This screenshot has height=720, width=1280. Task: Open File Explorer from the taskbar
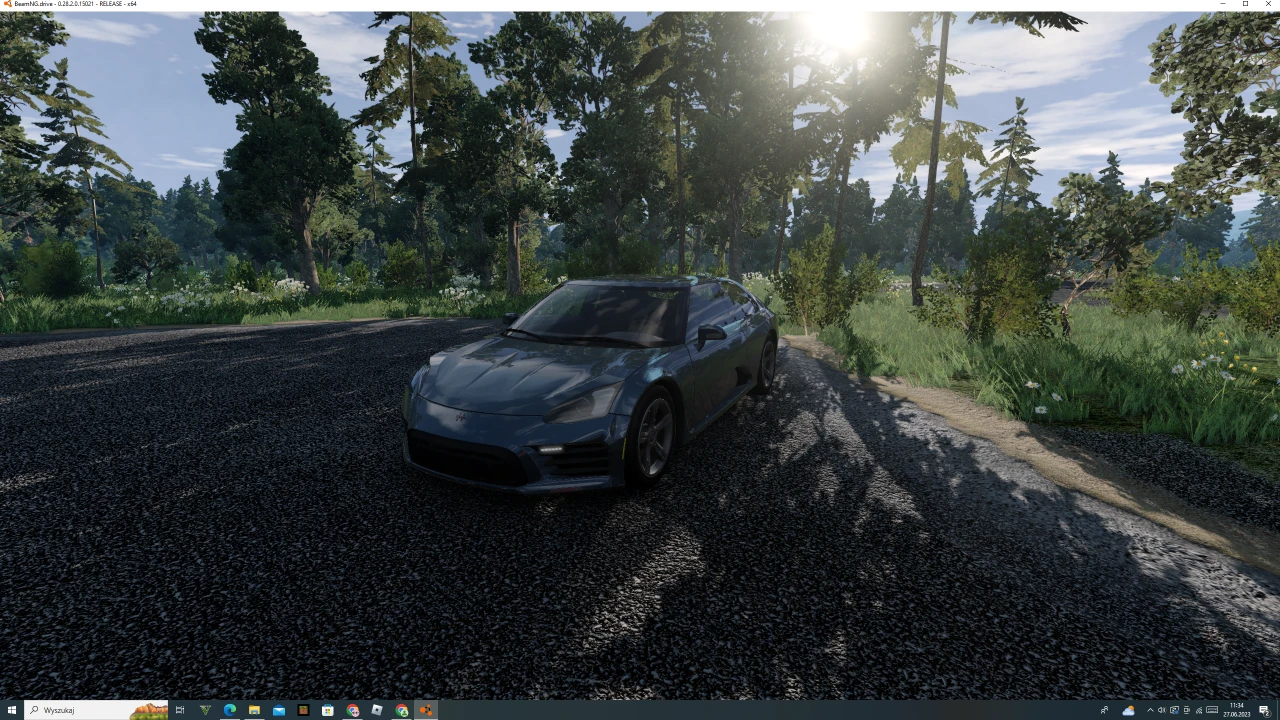coord(254,710)
